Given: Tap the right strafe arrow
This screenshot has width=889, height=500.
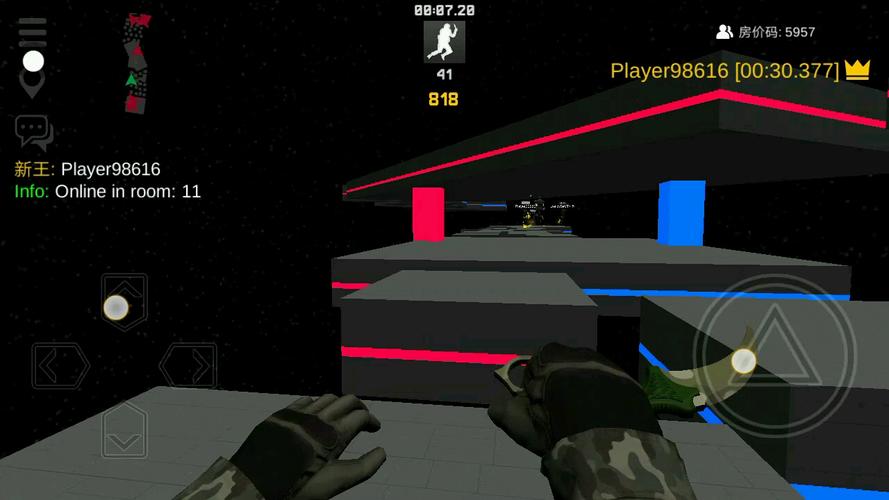Looking at the screenshot, I should 189,366.
